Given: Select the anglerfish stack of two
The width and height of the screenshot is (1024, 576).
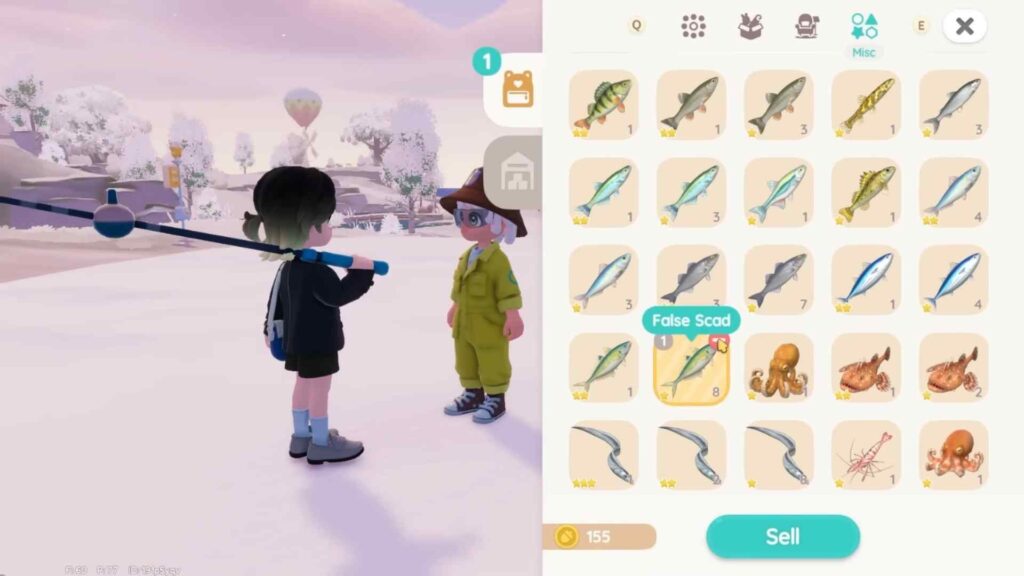Looking at the screenshot, I should click(x=953, y=368).
